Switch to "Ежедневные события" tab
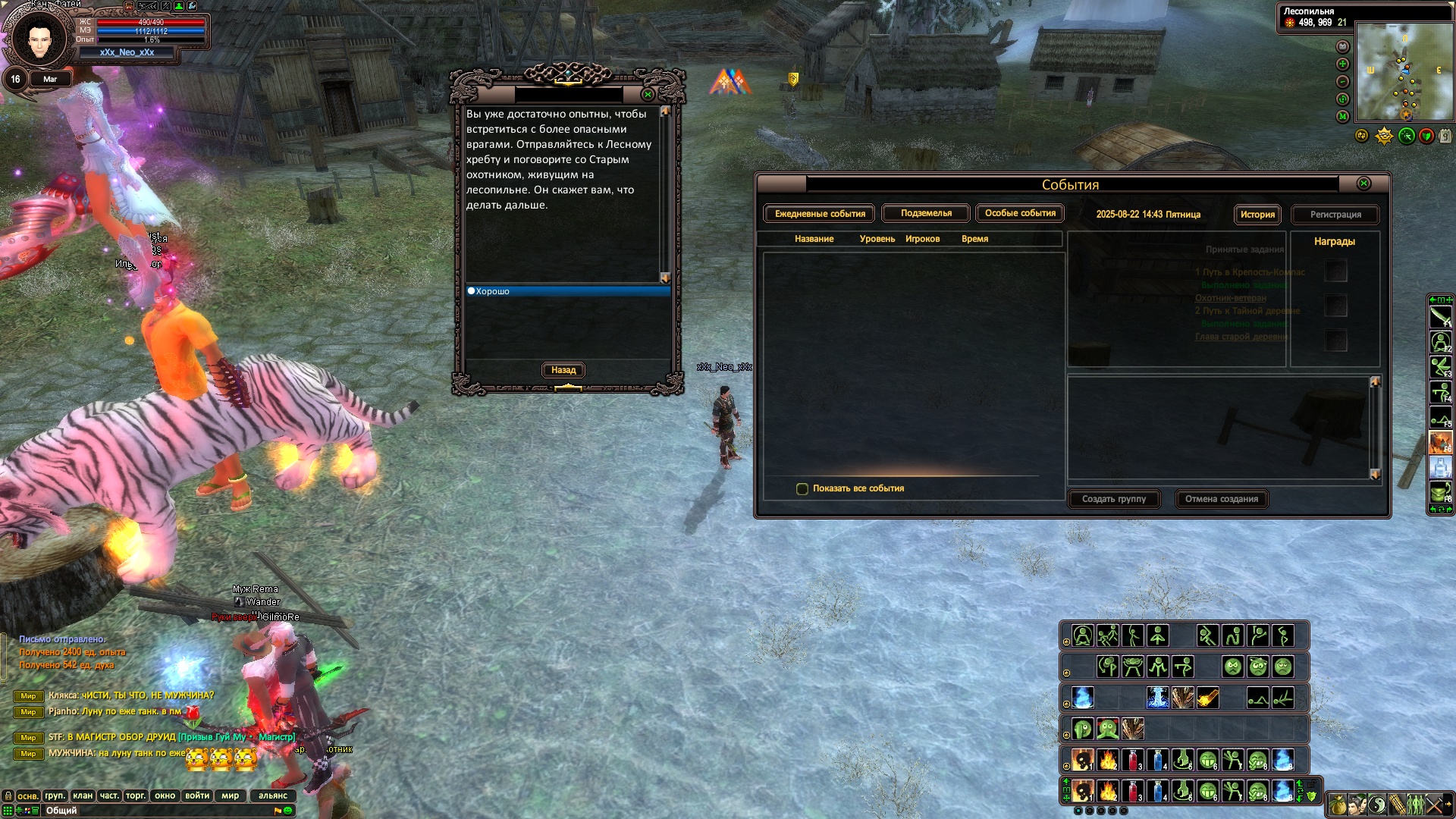This screenshot has height=819, width=1456. point(820,214)
